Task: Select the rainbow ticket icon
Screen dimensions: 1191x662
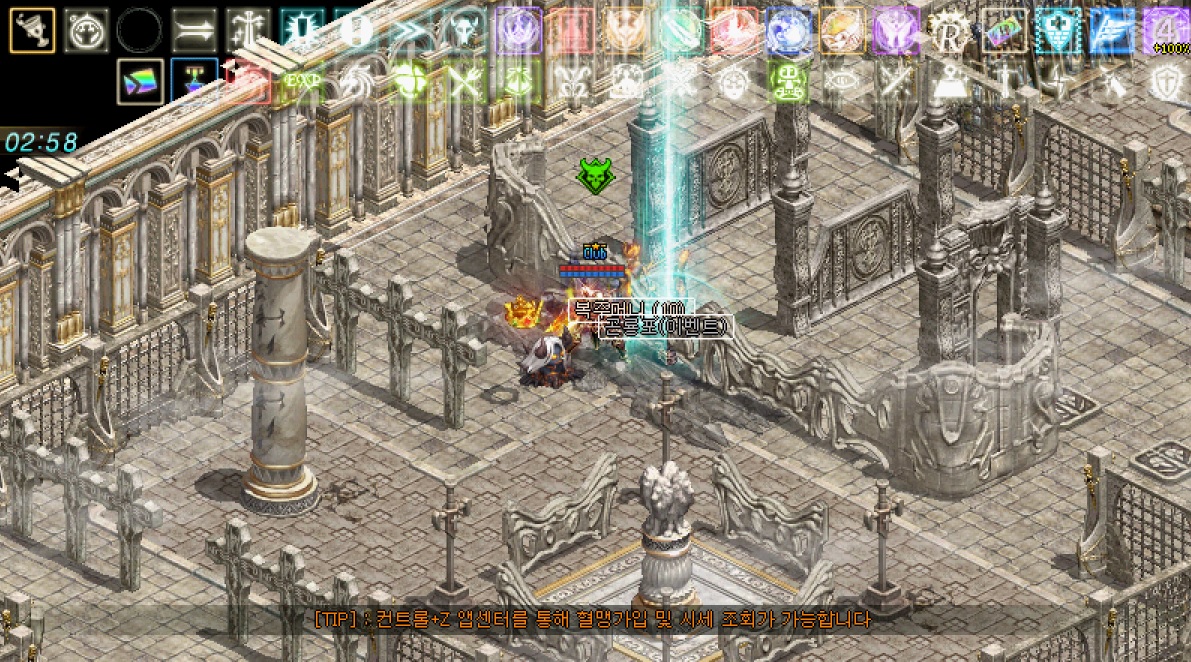Action: point(1003,32)
